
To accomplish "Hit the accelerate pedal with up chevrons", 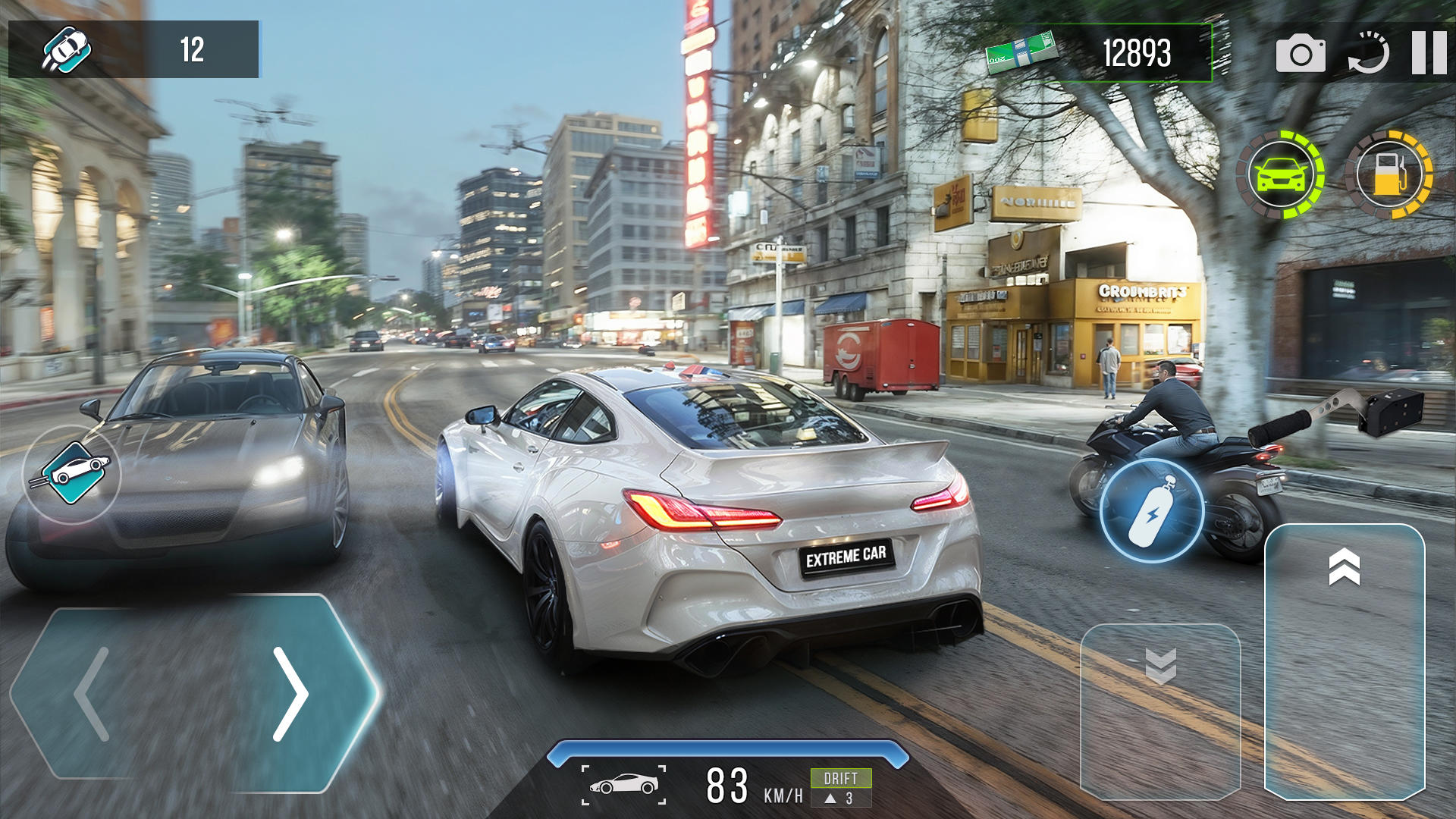I will tap(1345, 660).
